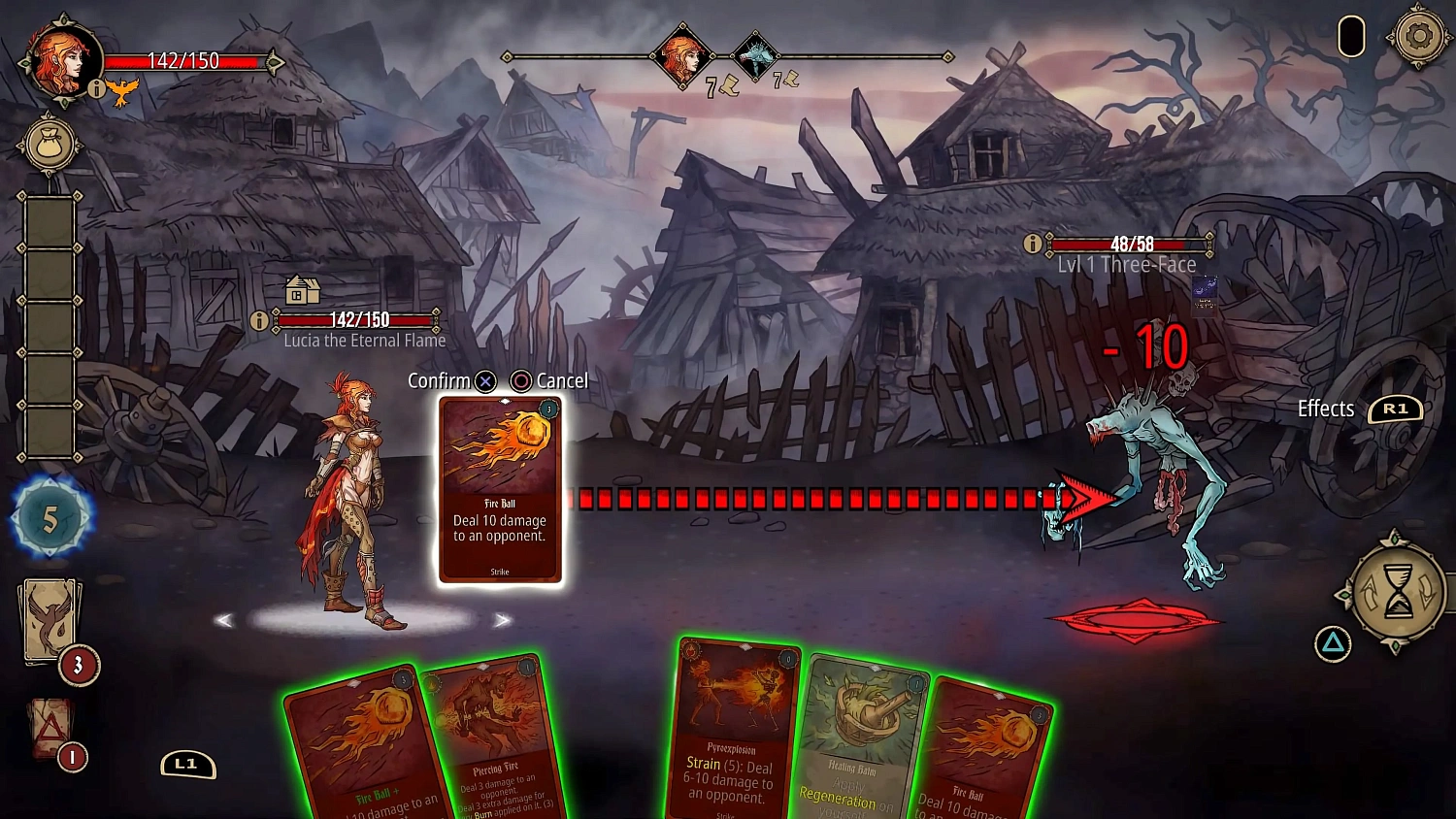Image resolution: width=1456 pixels, height=819 pixels.
Task: Select the Healing Balm card in hand
Action: pyautogui.click(x=858, y=747)
